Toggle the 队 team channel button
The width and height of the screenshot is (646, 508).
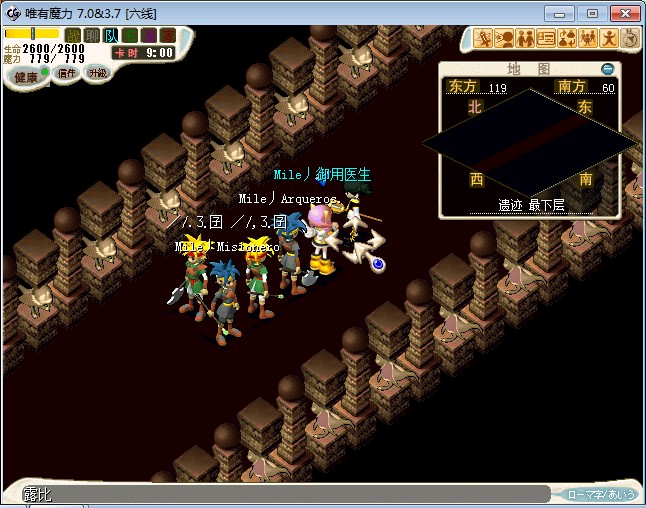pyautogui.click(x=111, y=35)
